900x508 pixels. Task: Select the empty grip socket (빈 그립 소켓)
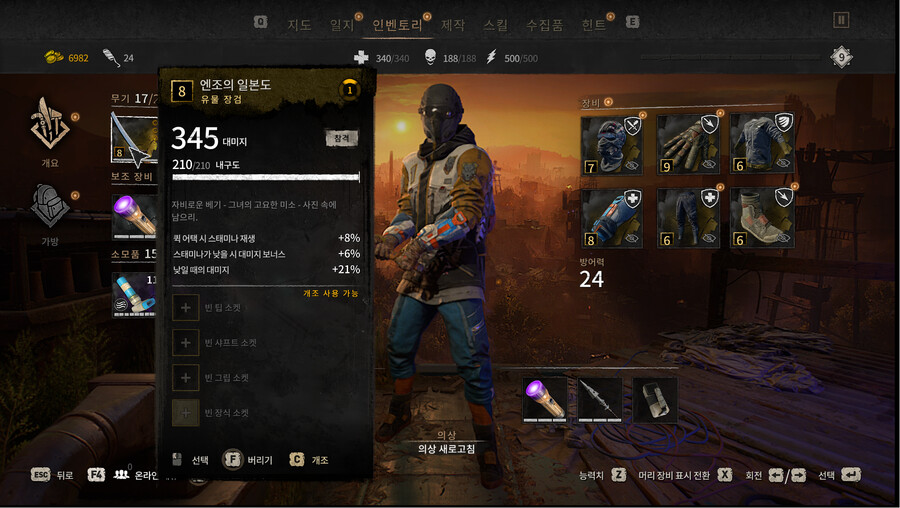[x=187, y=378]
